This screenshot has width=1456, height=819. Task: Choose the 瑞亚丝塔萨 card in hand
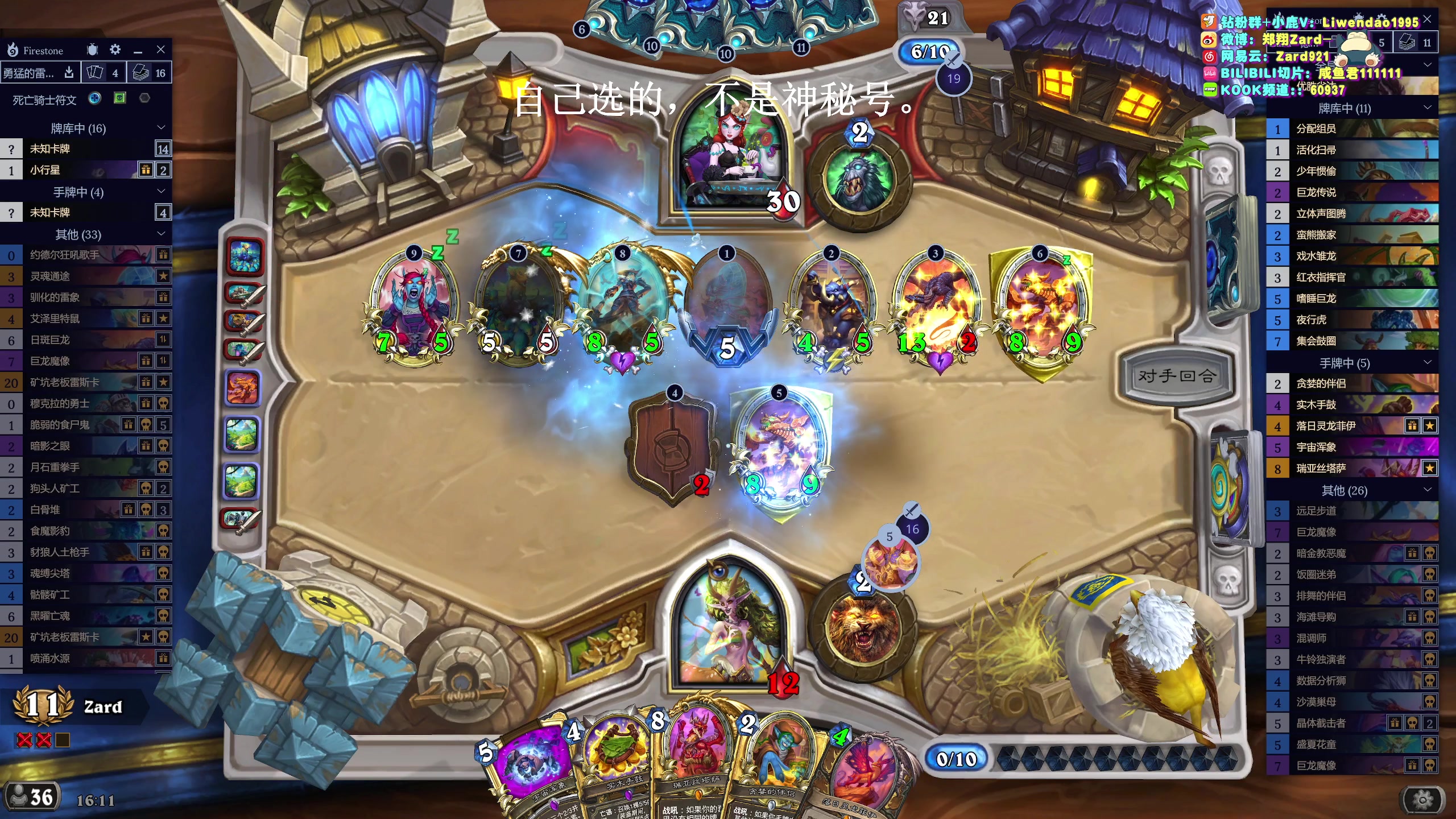[697, 756]
